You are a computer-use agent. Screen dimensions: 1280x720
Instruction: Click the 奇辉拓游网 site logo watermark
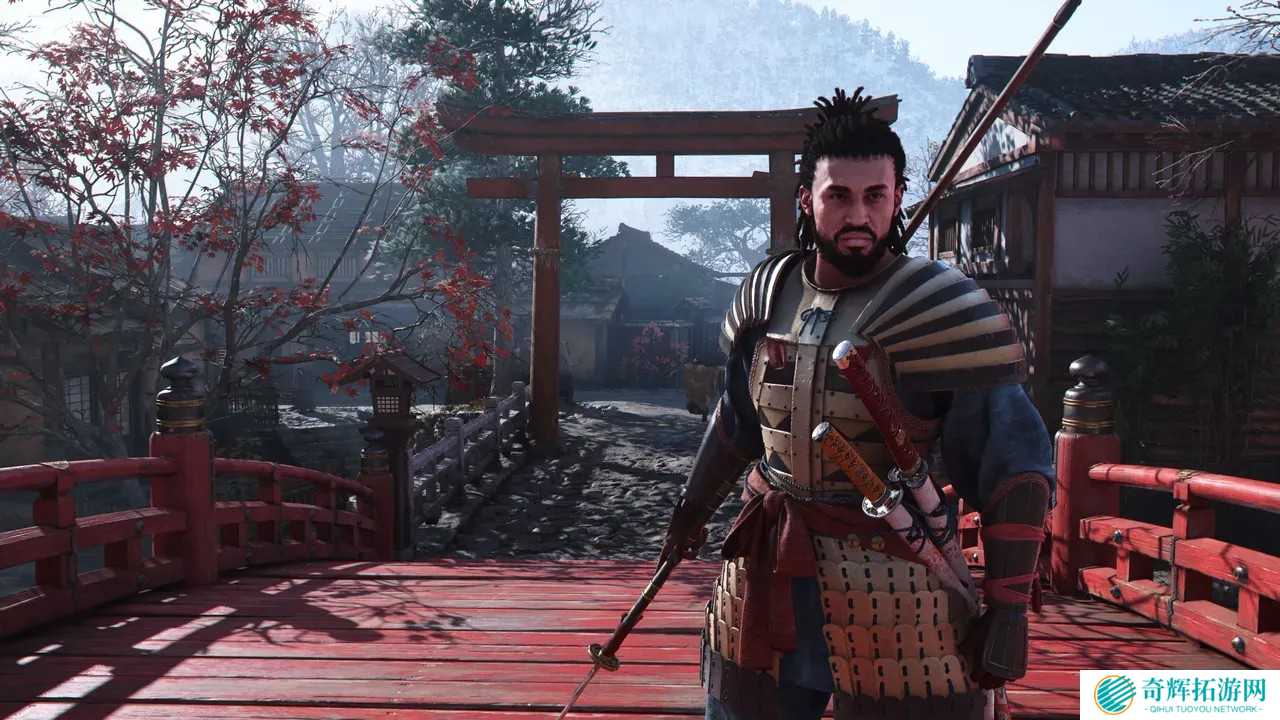[x=1180, y=694]
